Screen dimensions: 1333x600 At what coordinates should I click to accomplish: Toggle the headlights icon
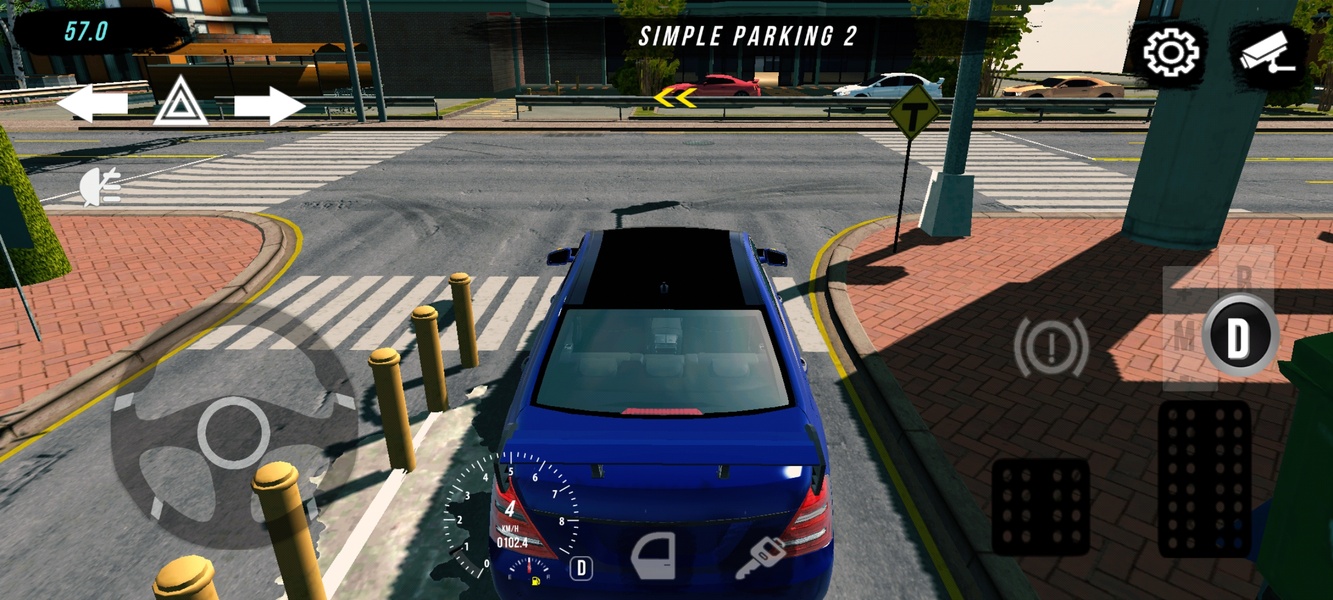point(101,186)
